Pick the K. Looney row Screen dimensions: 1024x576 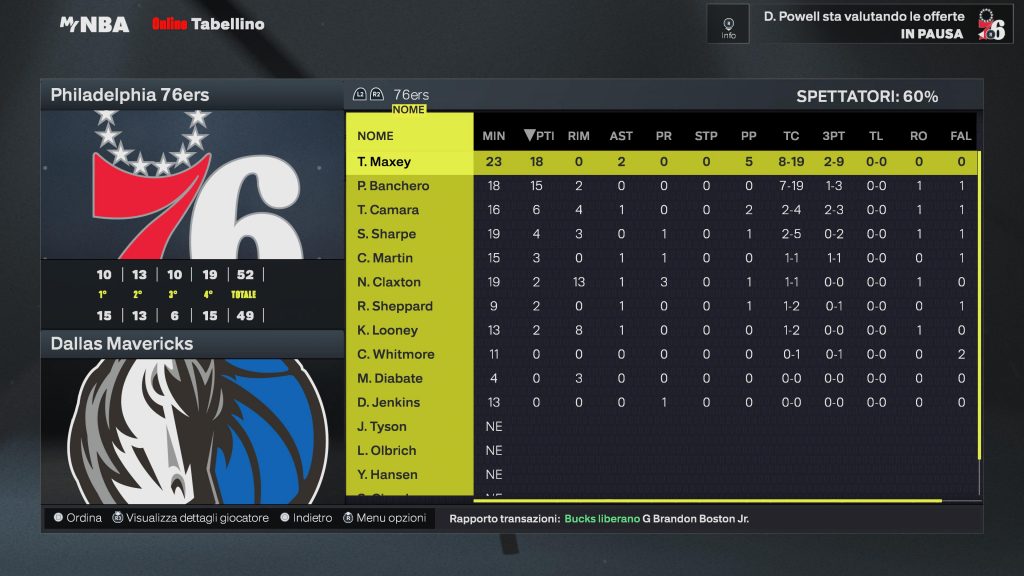point(387,330)
